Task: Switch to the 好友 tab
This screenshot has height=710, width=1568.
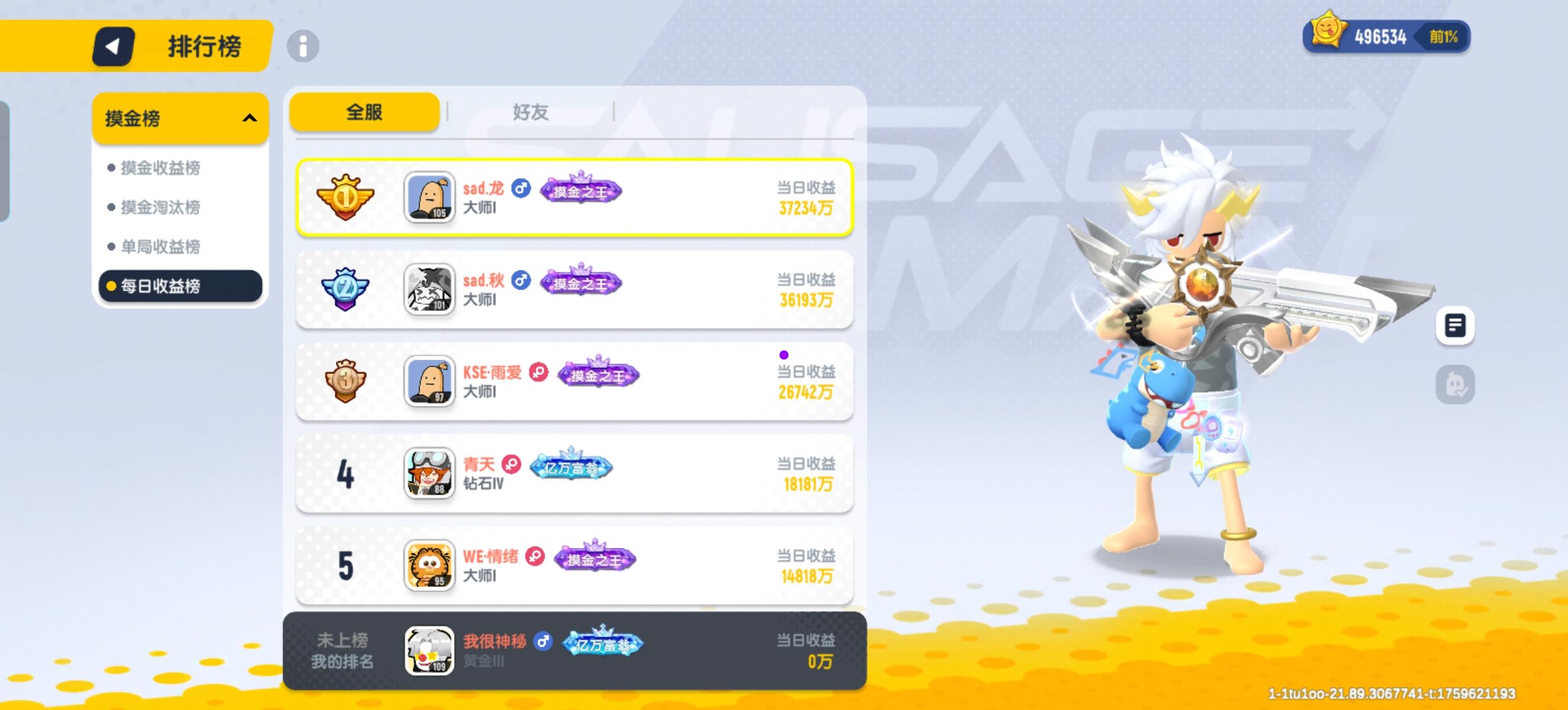Action: click(x=530, y=111)
